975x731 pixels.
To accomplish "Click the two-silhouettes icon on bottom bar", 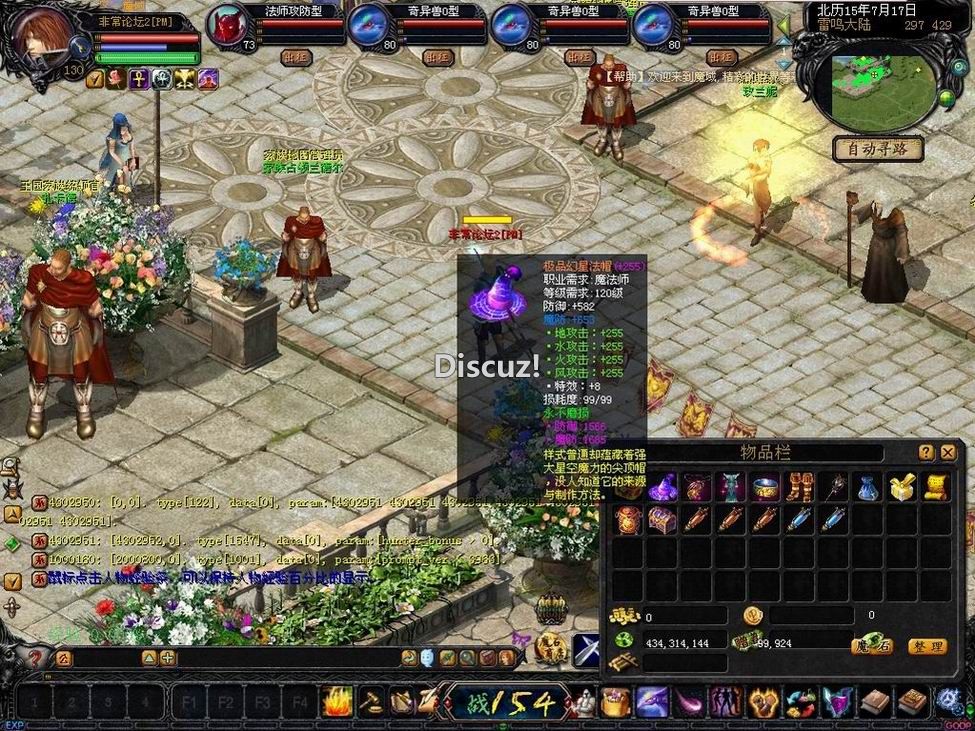I will tap(724, 701).
